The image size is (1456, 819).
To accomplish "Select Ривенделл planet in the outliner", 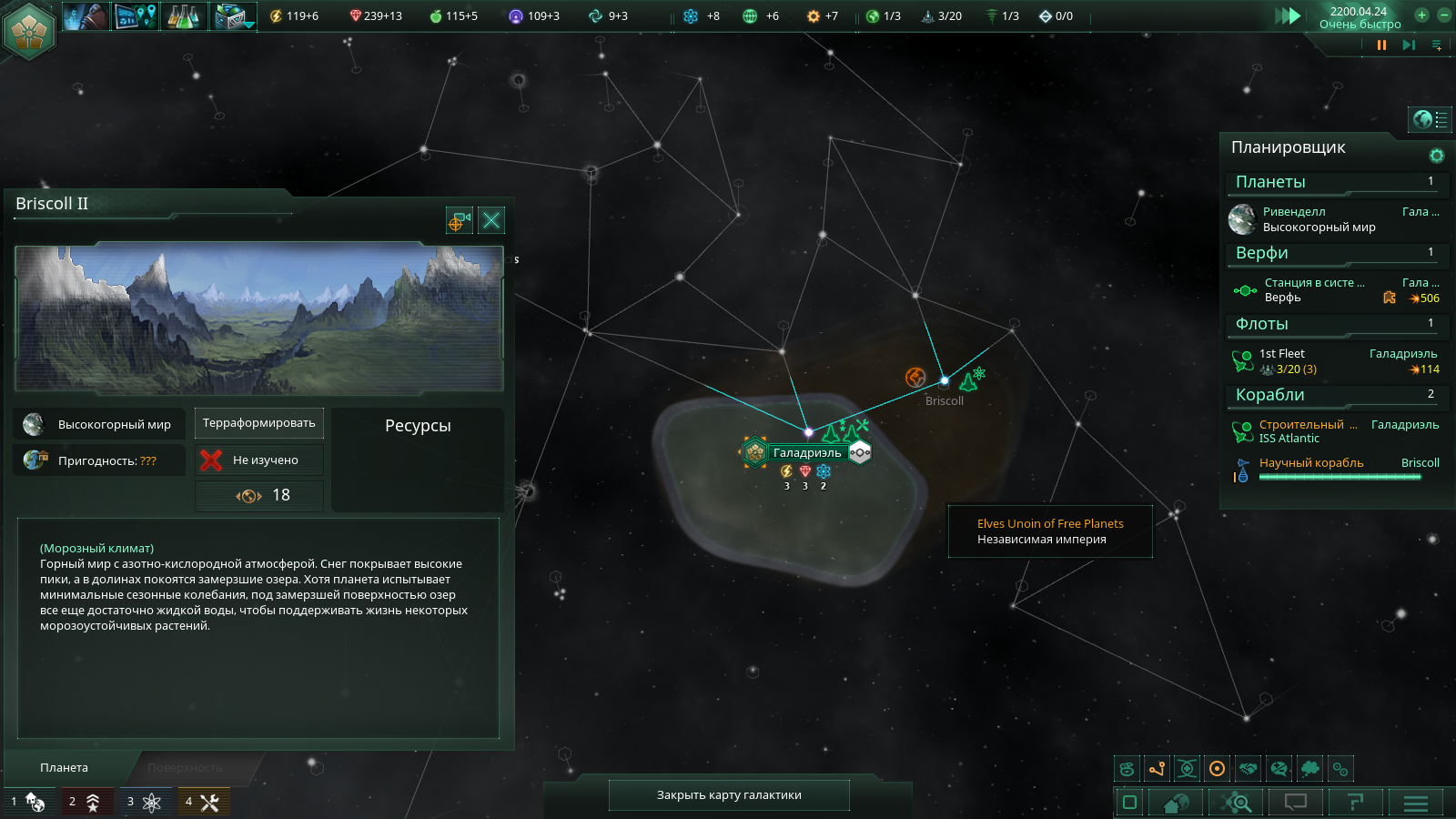I will point(1319,219).
